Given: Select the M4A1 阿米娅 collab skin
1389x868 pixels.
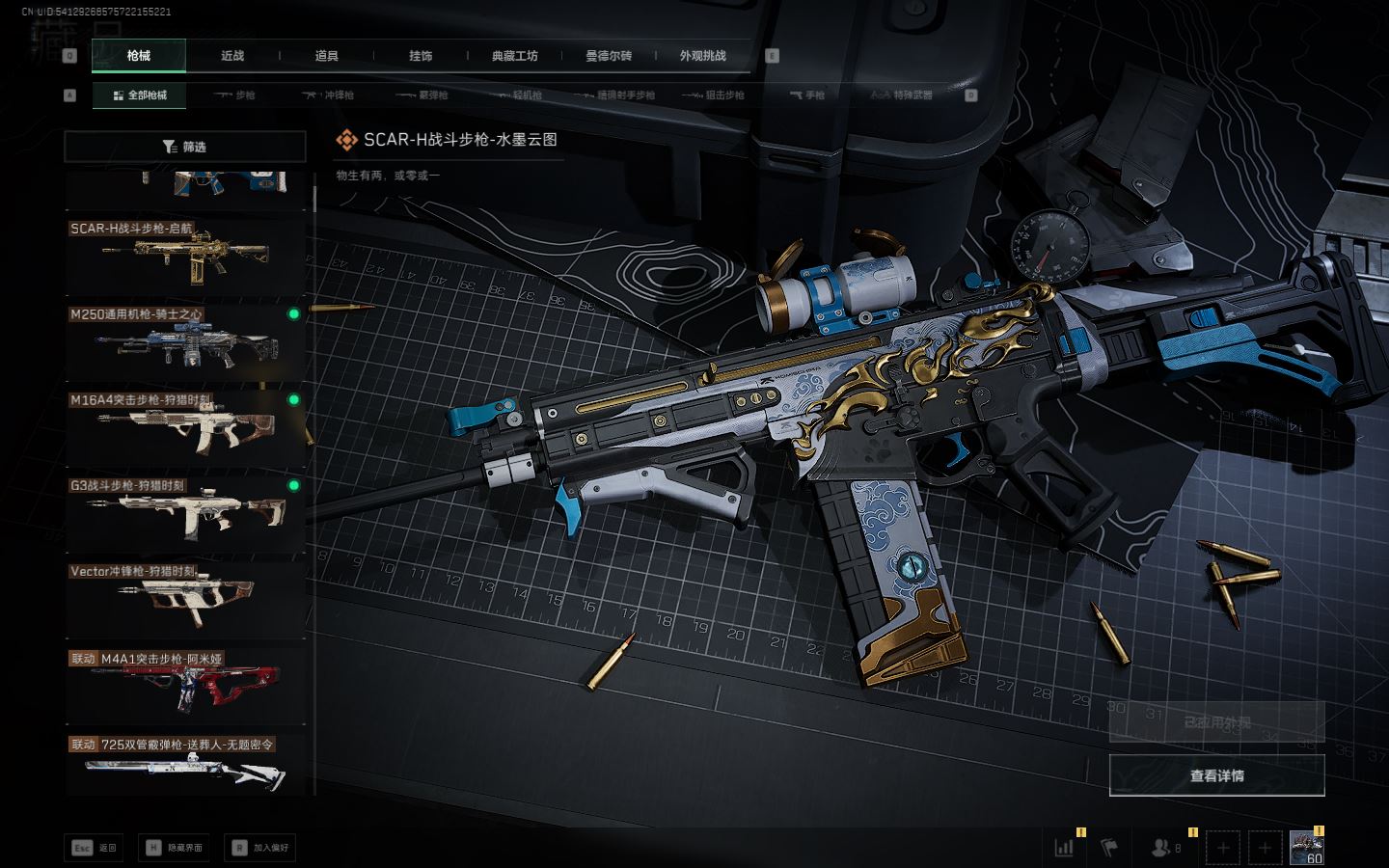Looking at the screenshot, I should pos(185,684).
